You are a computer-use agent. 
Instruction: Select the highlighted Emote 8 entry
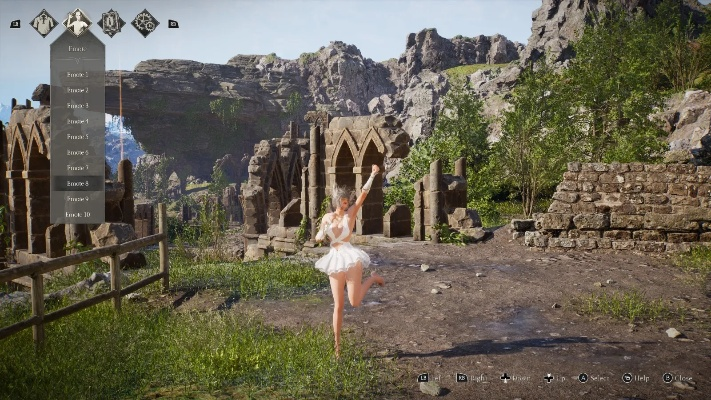pyautogui.click(x=77, y=183)
